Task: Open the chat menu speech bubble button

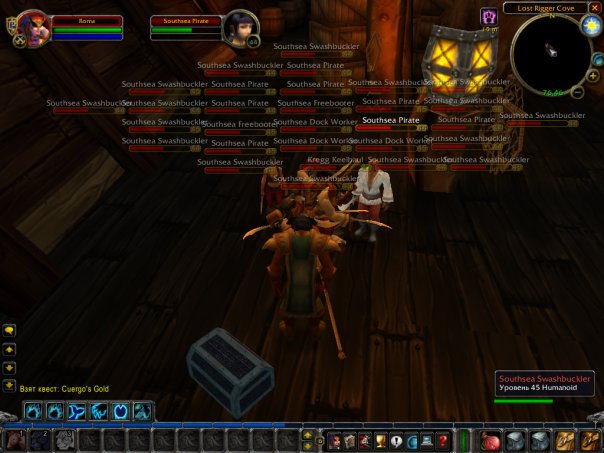Action: [x=10, y=329]
